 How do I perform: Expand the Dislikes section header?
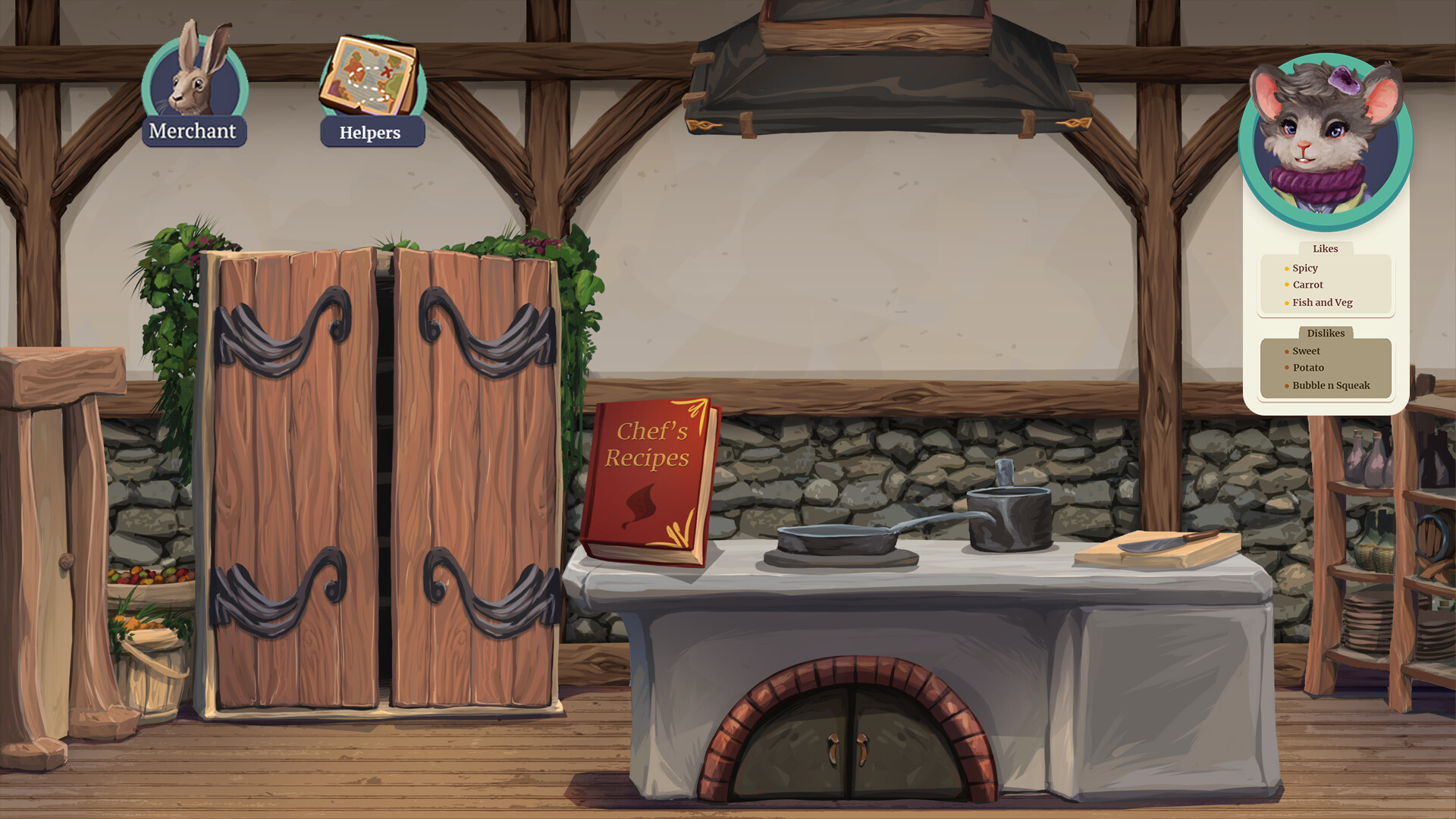(1326, 333)
